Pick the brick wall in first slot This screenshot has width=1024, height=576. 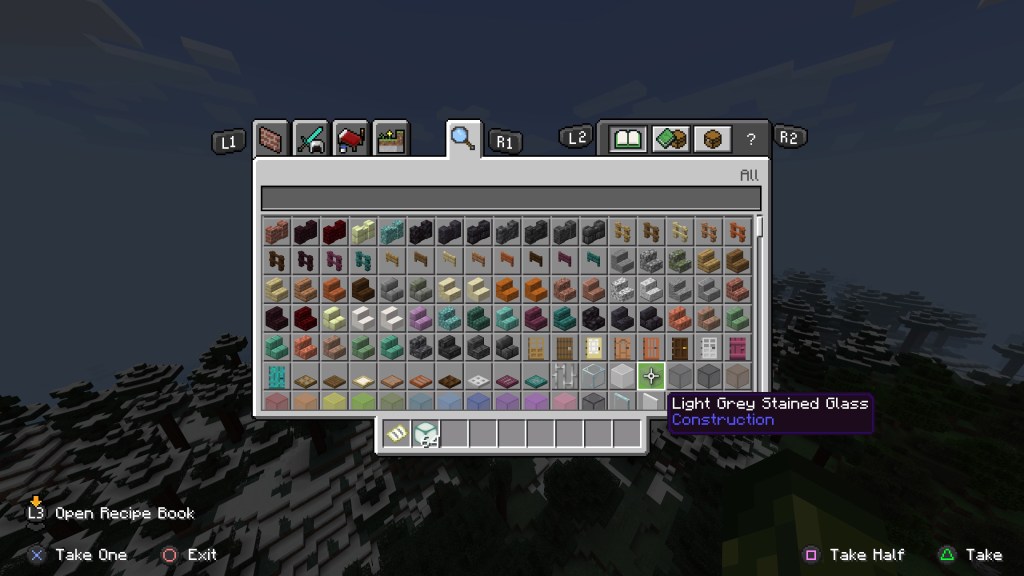(x=277, y=232)
